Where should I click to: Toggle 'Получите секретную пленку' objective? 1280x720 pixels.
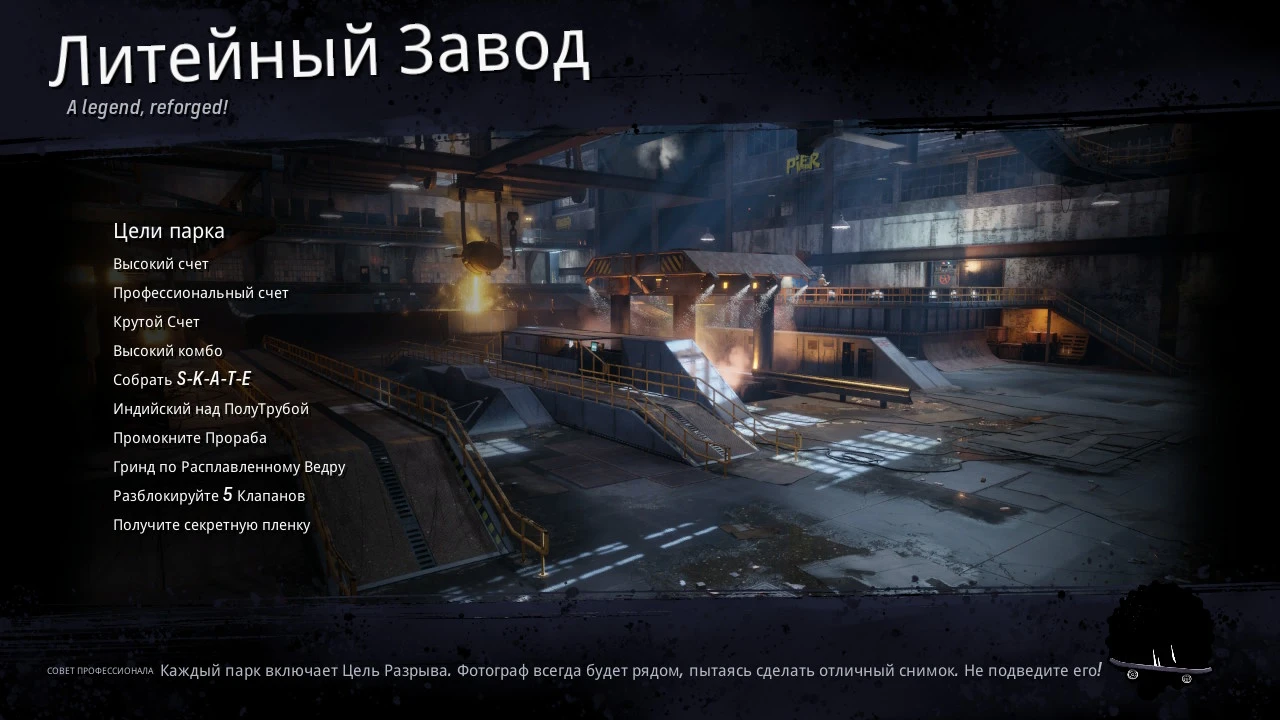212,524
